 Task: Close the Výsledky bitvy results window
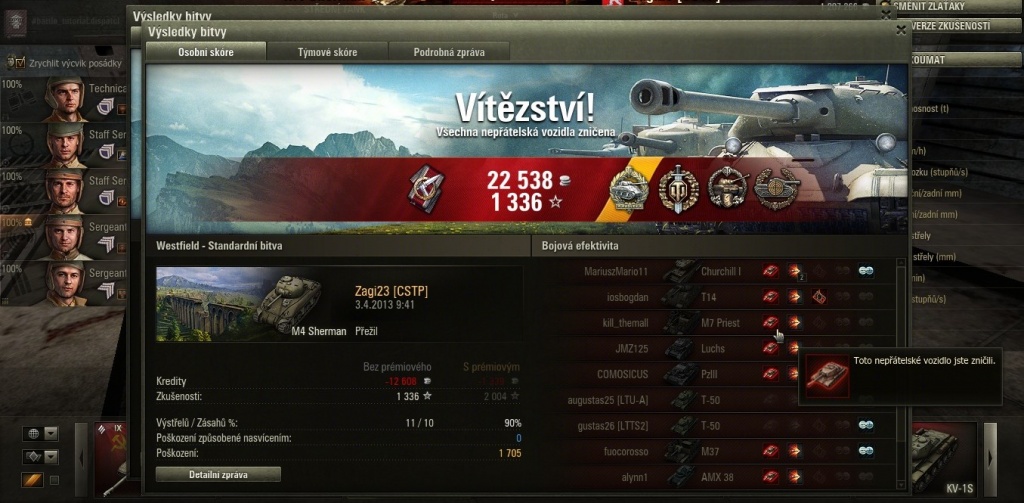(901, 31)
